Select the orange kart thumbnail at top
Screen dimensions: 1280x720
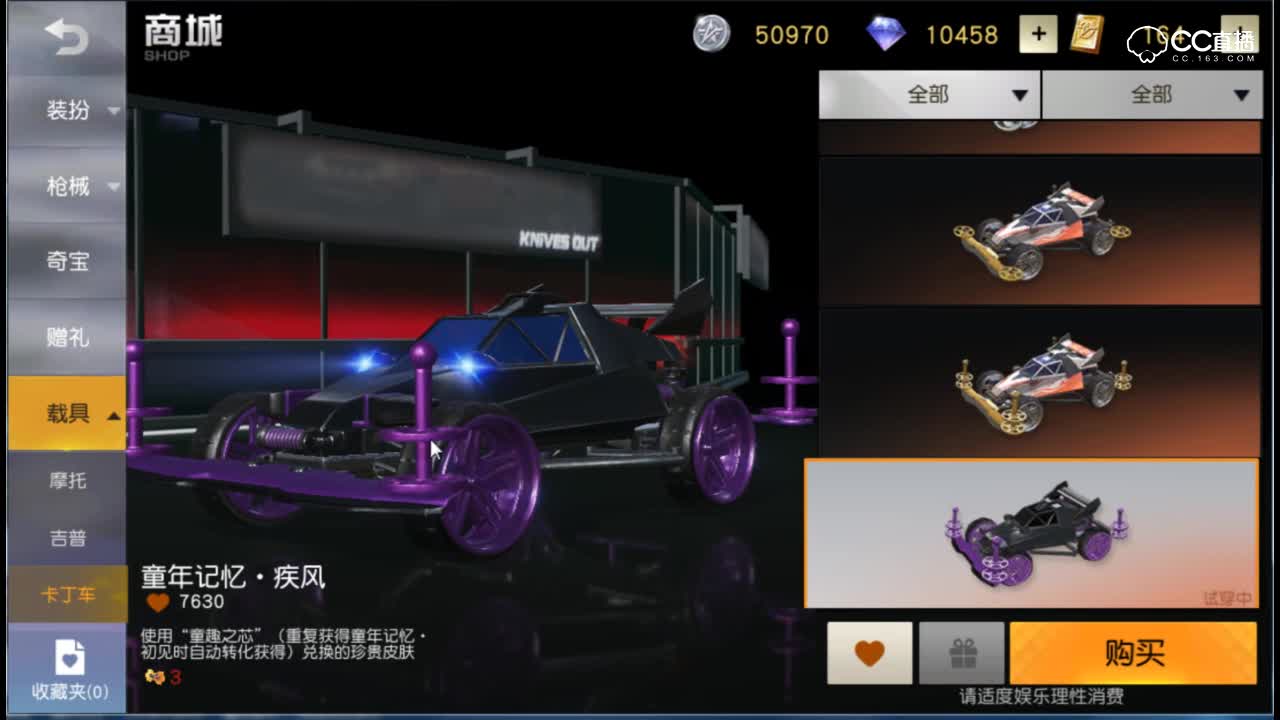tap(1035, 228)
